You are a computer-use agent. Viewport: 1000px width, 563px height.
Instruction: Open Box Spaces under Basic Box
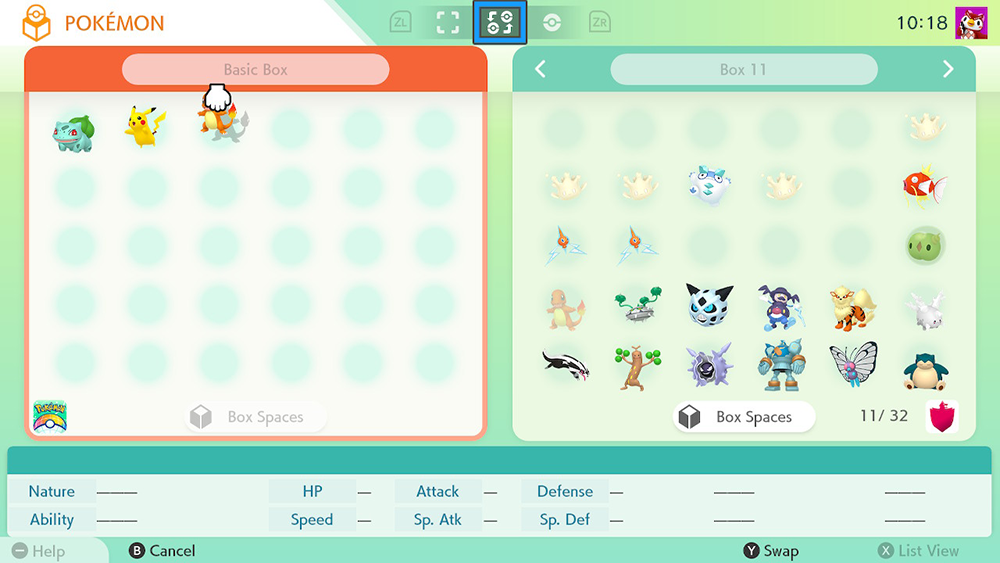pos(256,417)
